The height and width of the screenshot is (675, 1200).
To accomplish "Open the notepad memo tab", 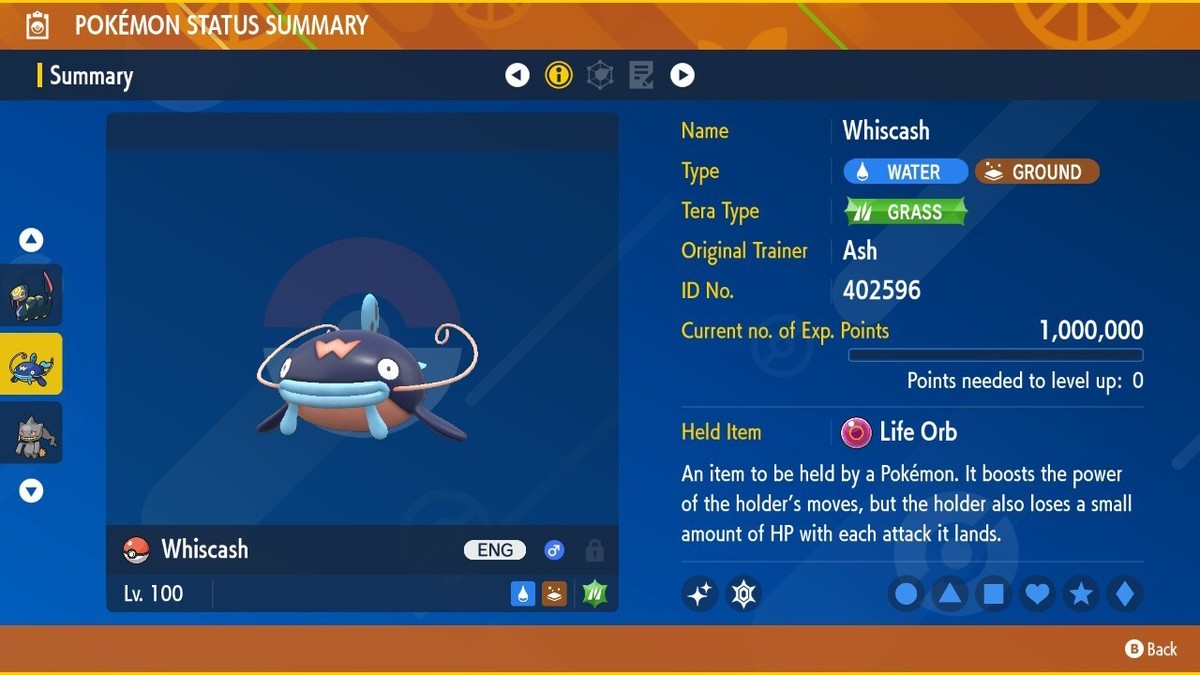I will point(641,75).
